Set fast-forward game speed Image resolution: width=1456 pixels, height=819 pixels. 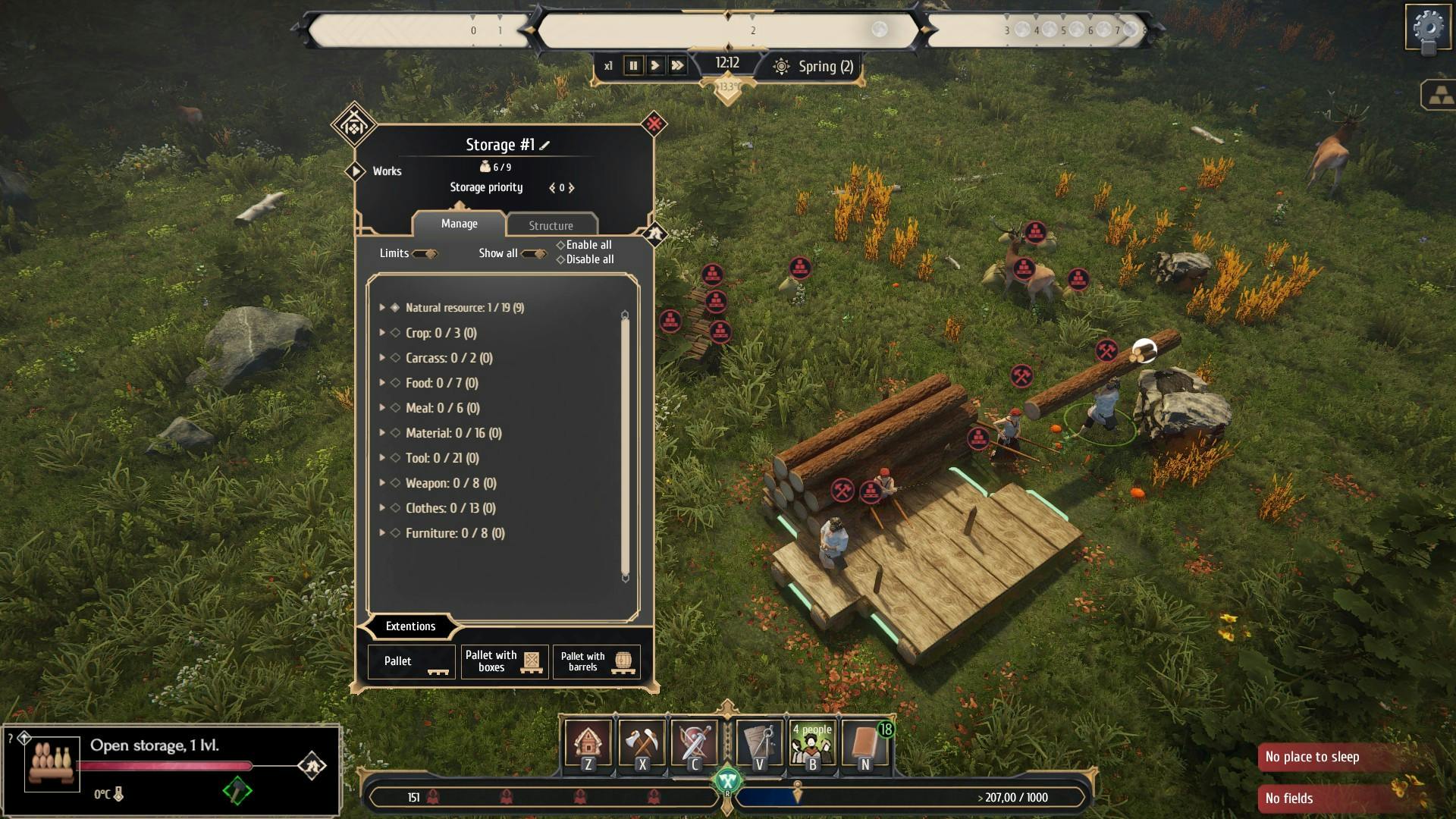coord(677,66)
